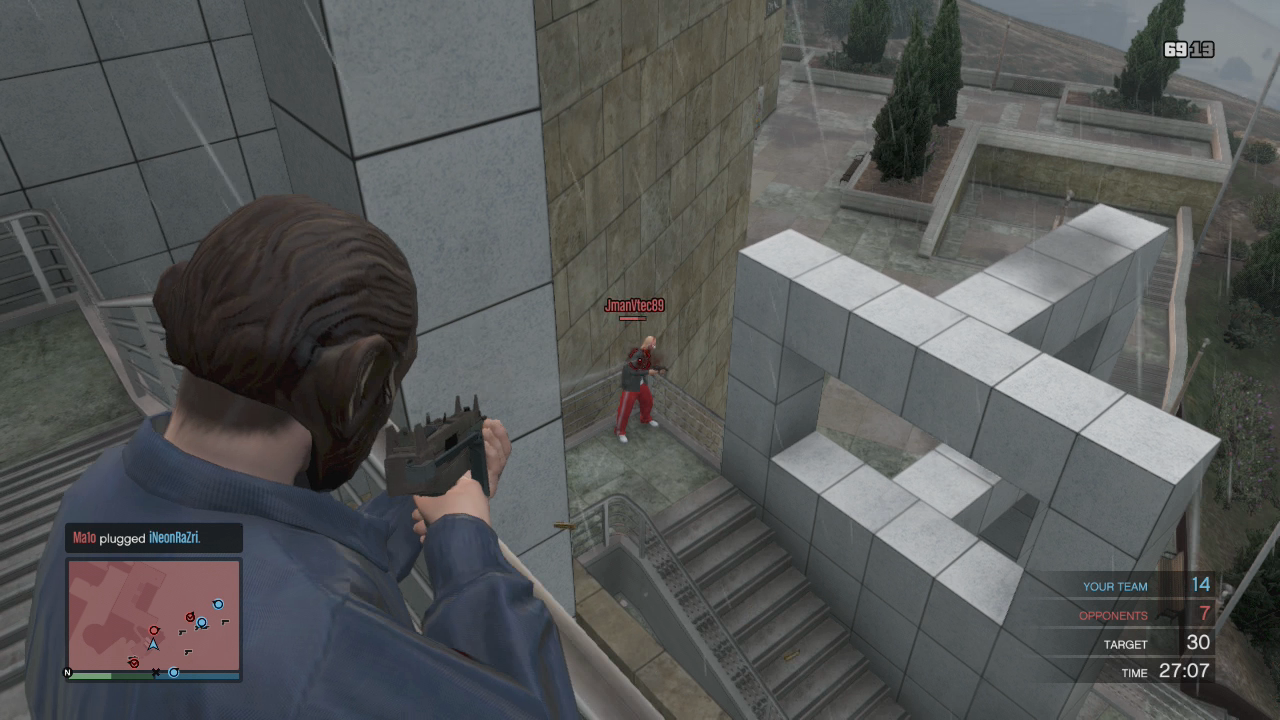Click the blue teammate circle at minimap bottom edge
This screenshot has width=1280, height=720.
pyautogui.click(x=174, y=672)
